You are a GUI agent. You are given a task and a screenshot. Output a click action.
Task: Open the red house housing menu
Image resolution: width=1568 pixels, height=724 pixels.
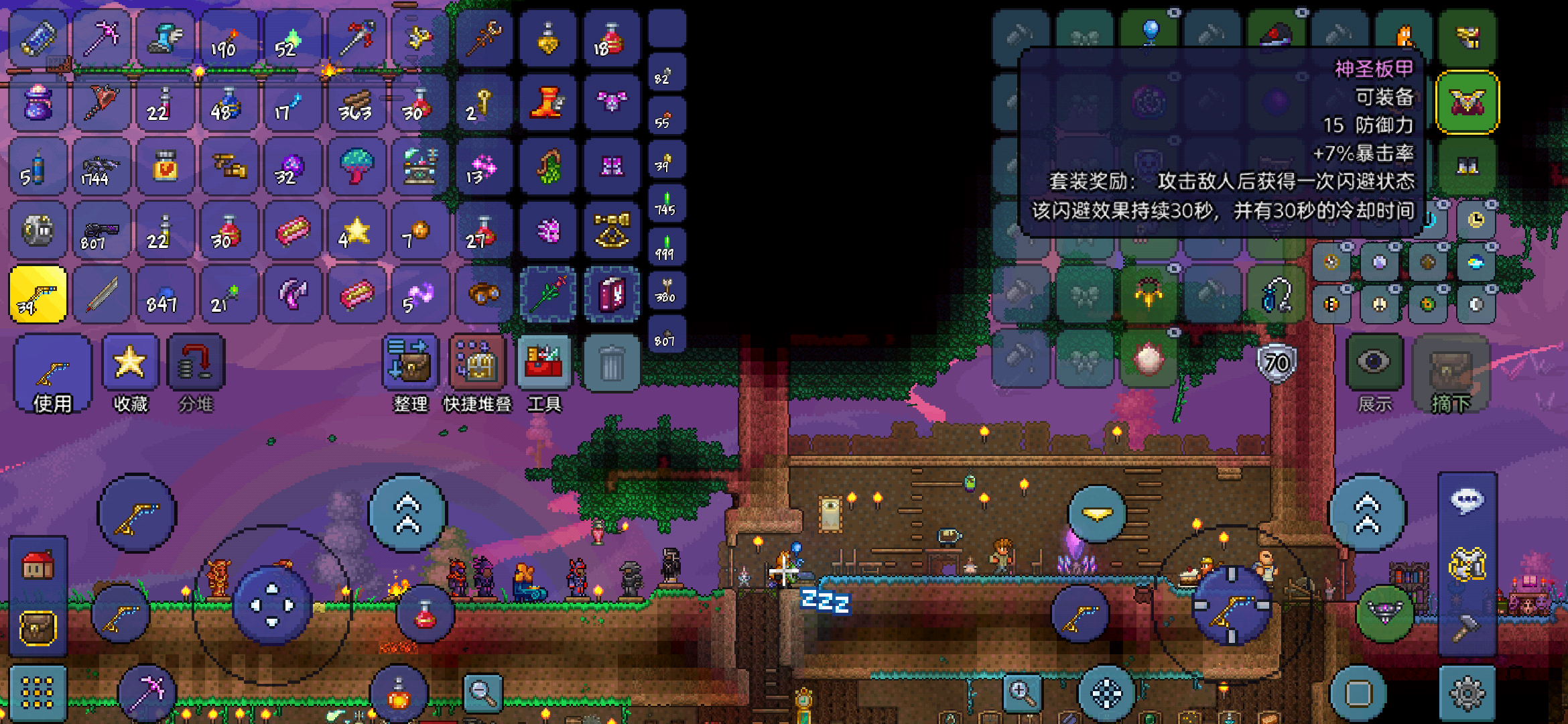point(38,565)
